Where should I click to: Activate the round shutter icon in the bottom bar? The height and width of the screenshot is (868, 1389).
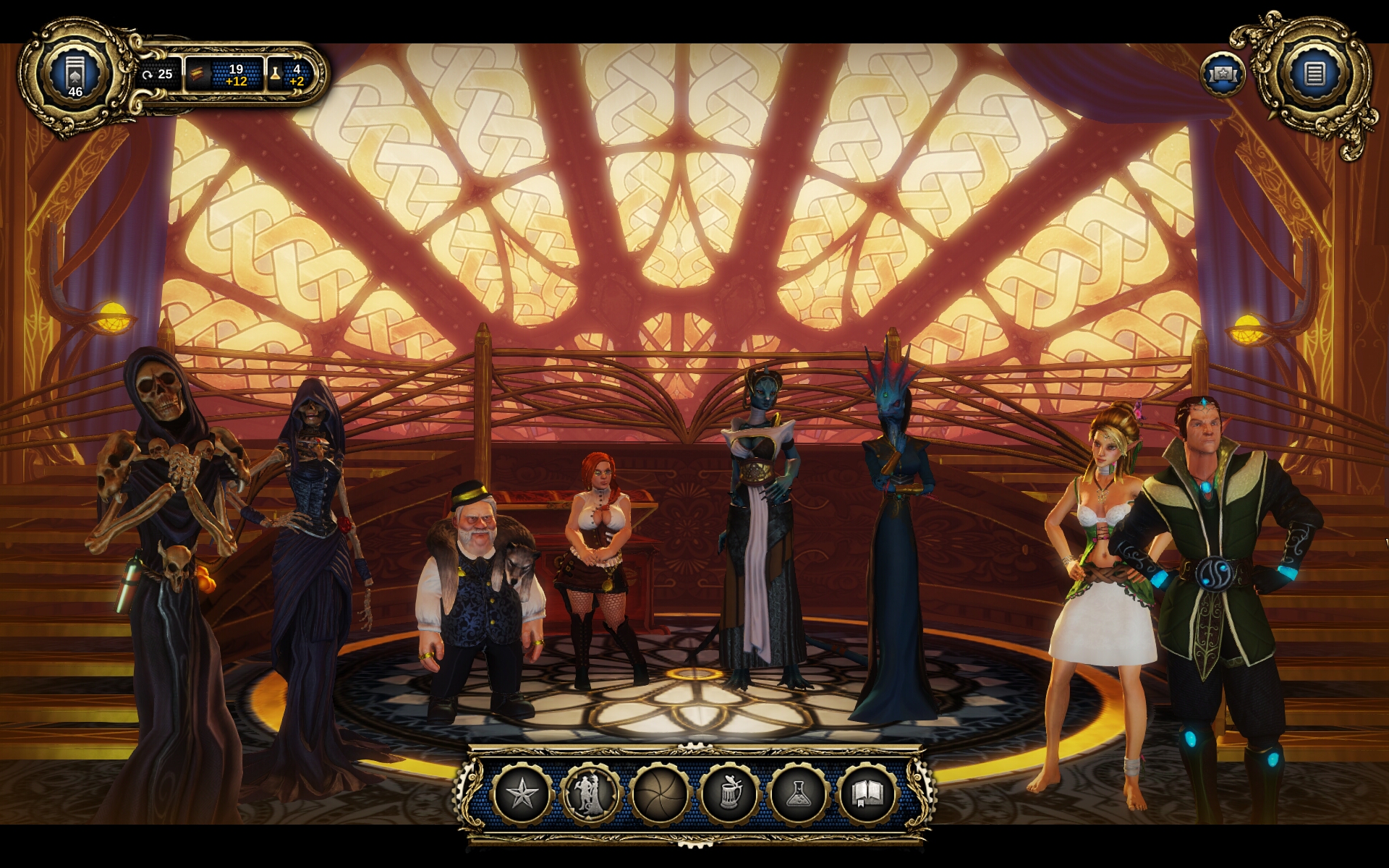click(660, 794)
